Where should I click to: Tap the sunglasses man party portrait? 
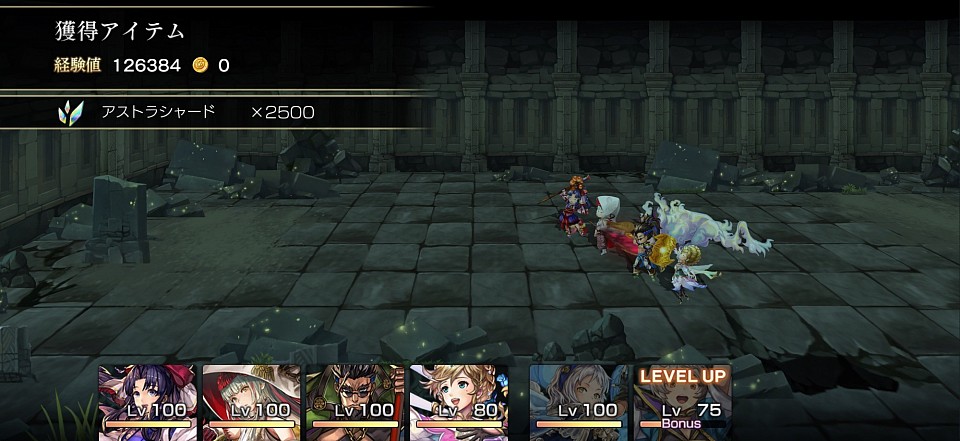click(355, 397)
